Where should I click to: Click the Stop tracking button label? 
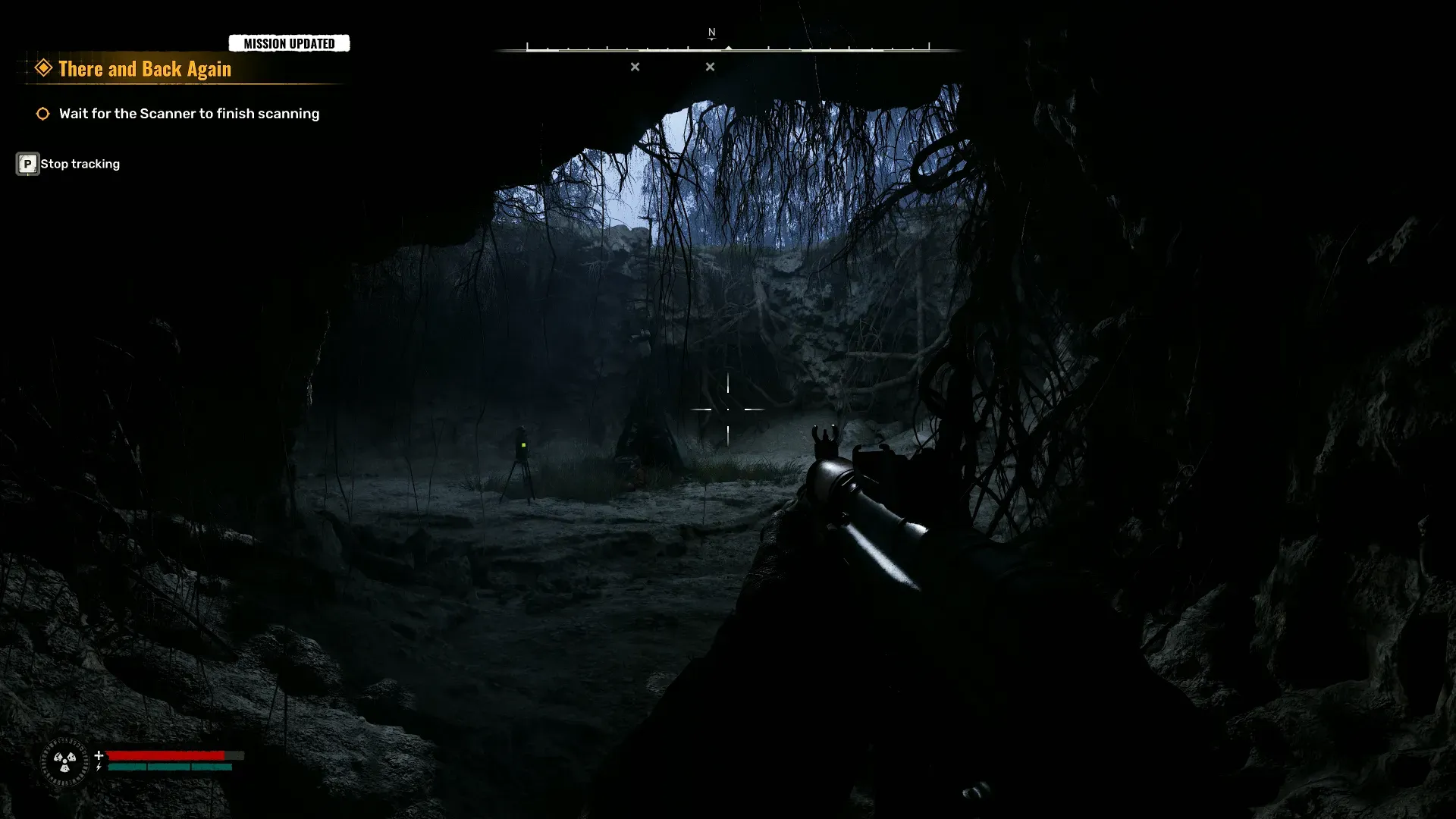pyautogui.click(x=80, y=163)
